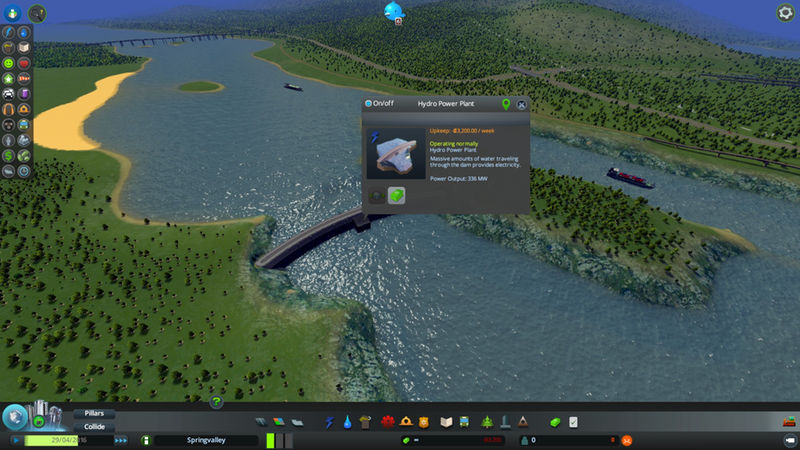This screenshot has height=450, width=800.
Task: Open the water droplet info view
Action: point(23,29)
